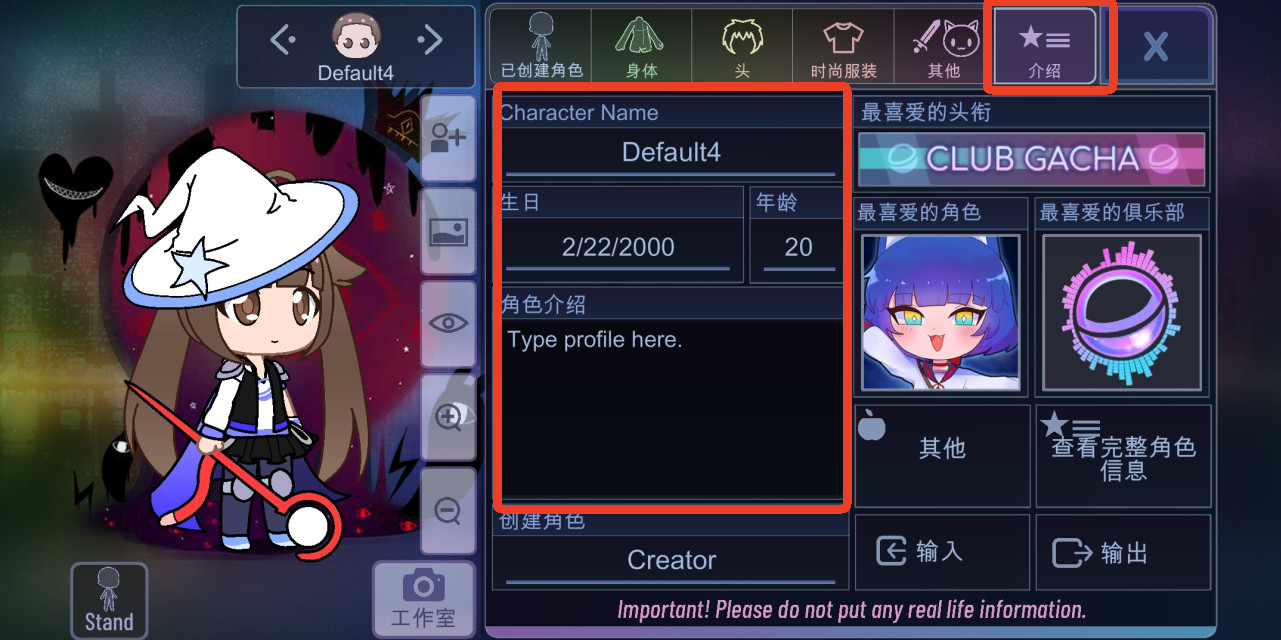This screenshot has width=1281, height=640.
Task: Switch to the 身体 body tab
Action: [x=641, y=46]
